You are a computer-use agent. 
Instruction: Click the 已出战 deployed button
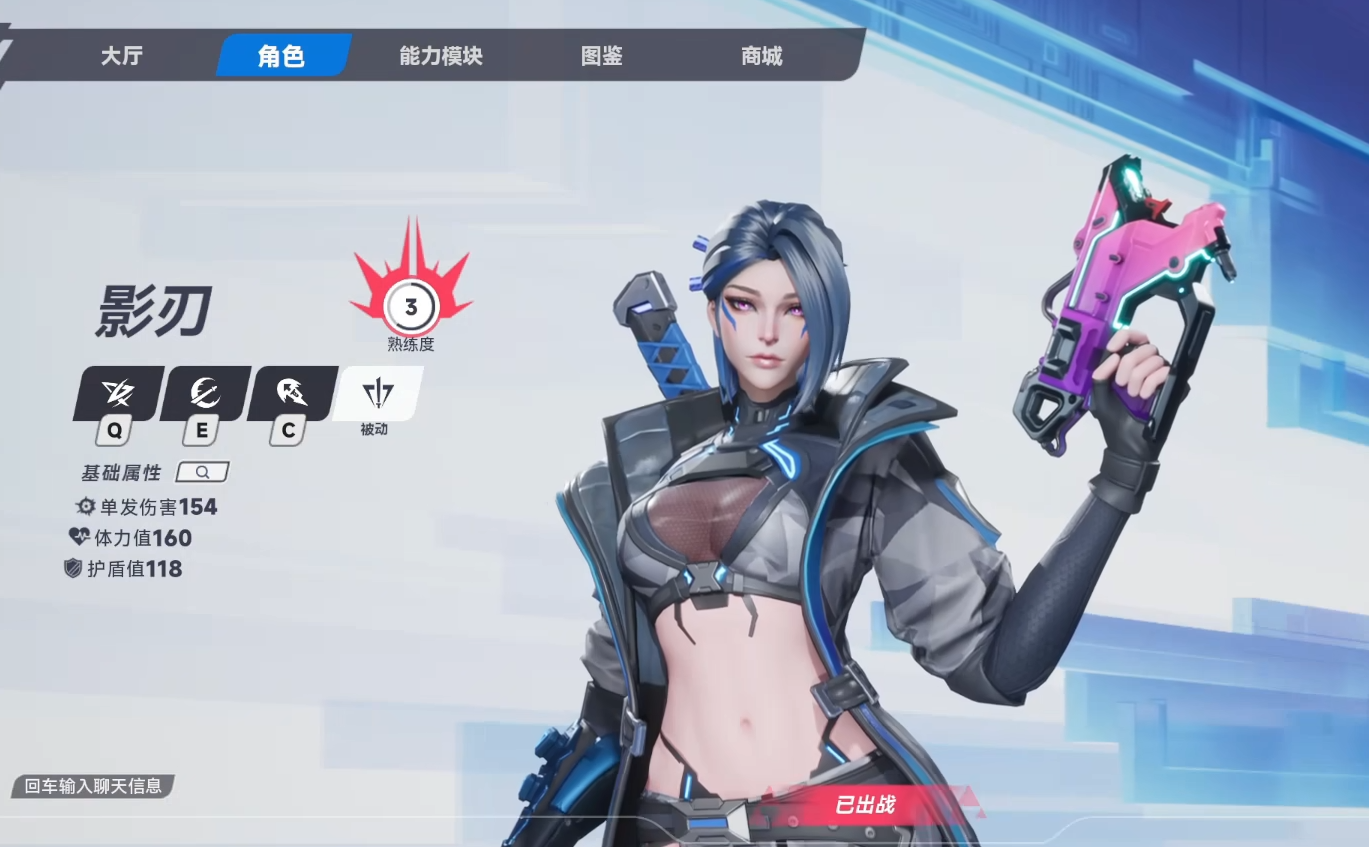point(864,804)
